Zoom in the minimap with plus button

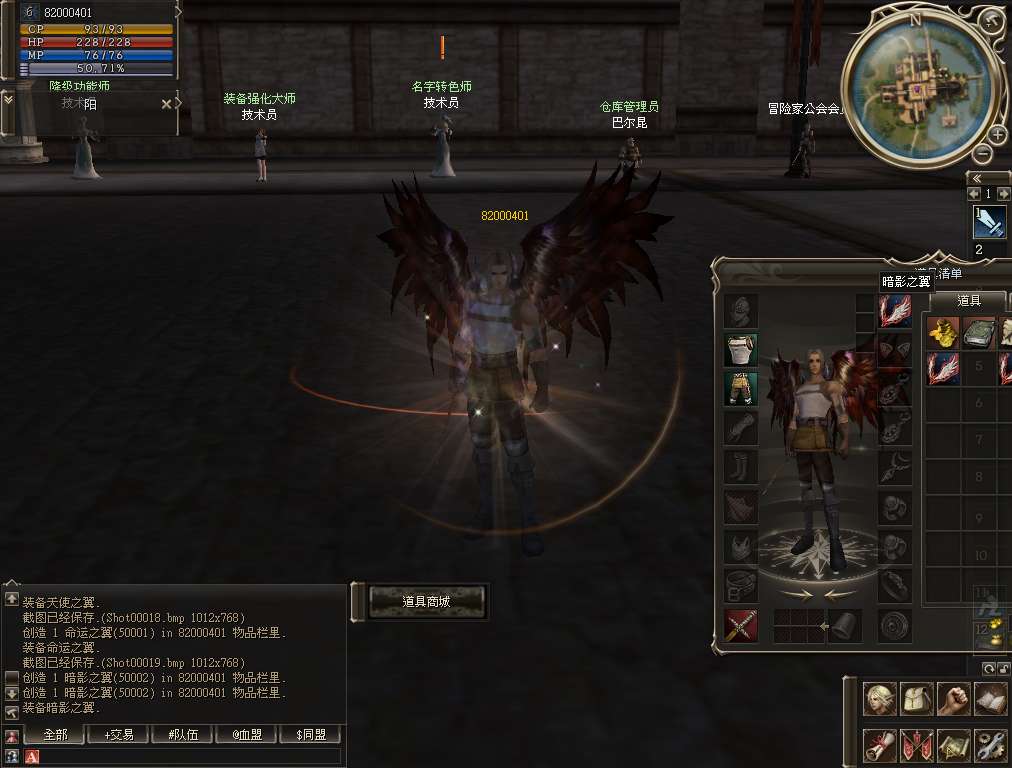pyautogui.click(x=997, y=135)
